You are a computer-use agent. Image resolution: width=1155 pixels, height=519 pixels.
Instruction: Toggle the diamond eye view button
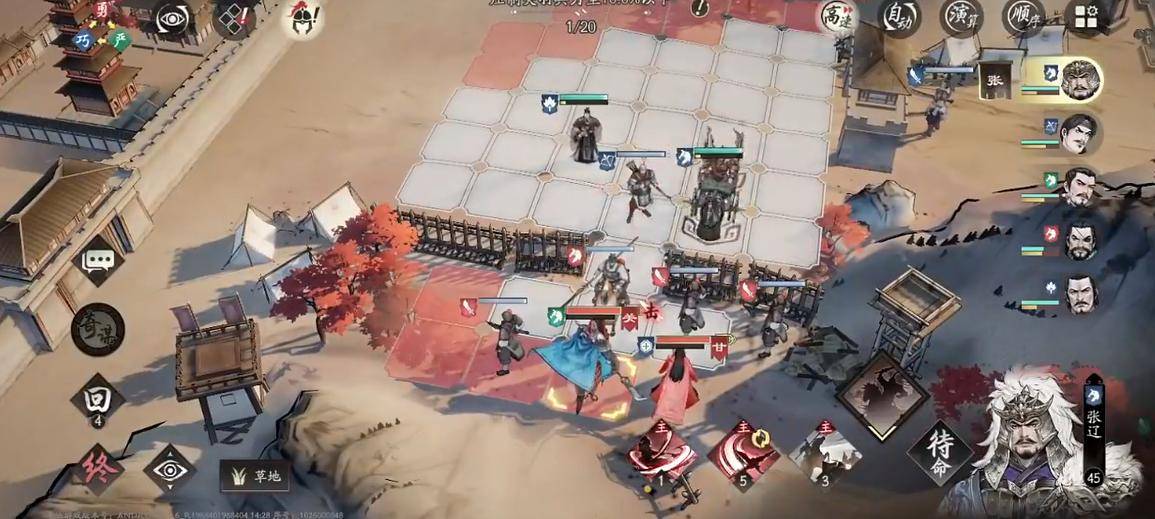pyautogui.click(x=169, y=468)
